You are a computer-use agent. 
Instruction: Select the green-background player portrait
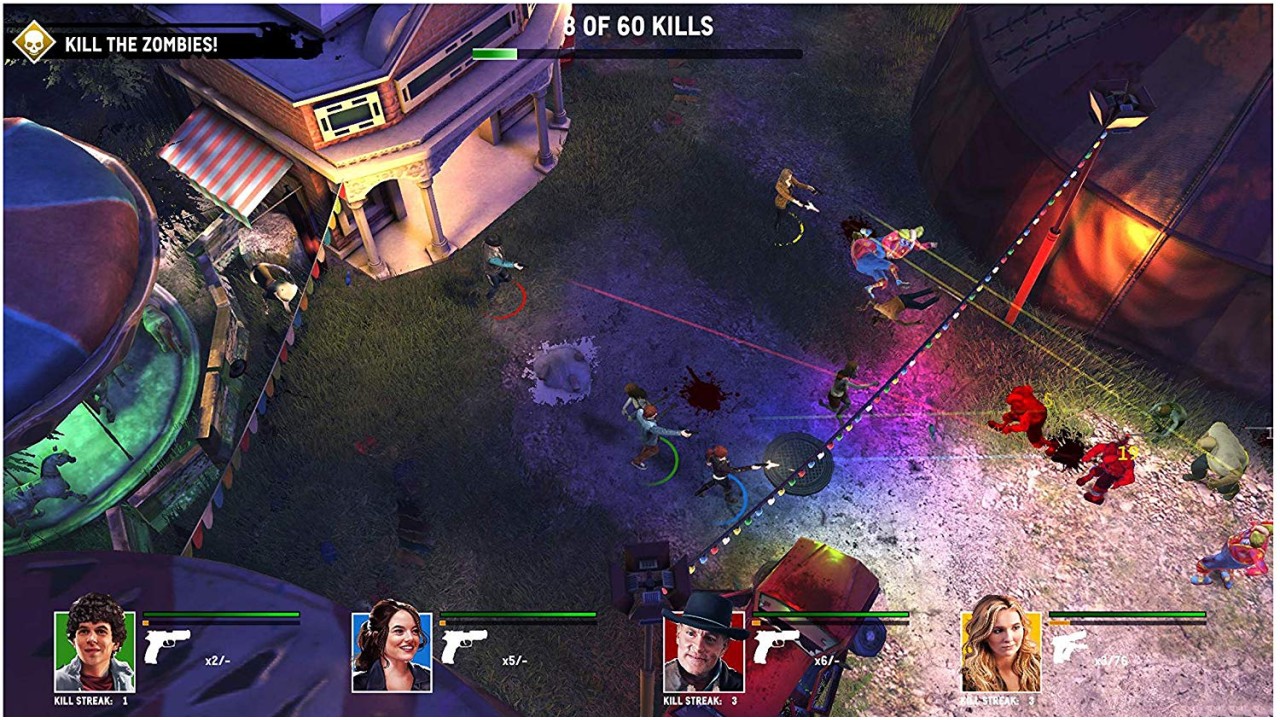tap(94, 651)
